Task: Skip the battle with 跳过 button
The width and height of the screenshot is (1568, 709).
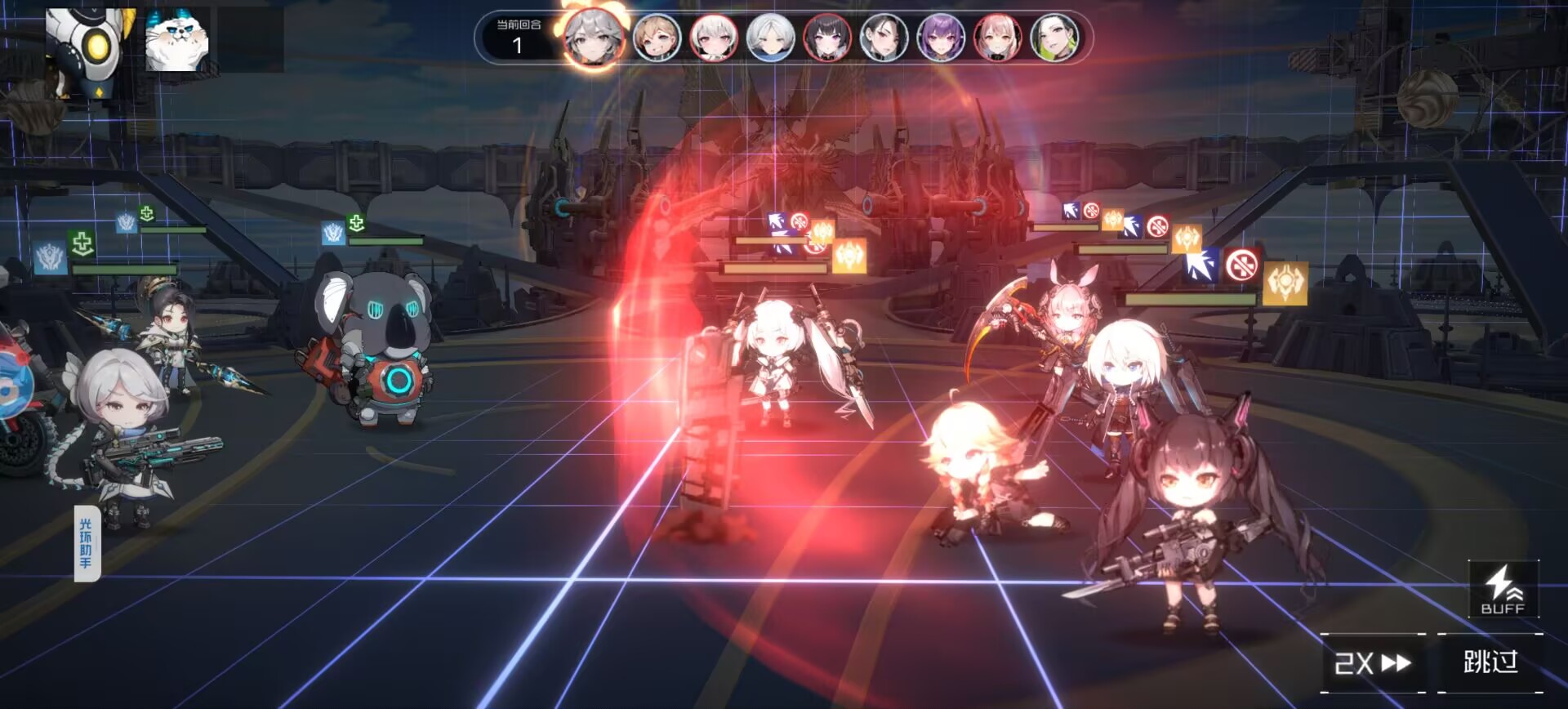Action: pos(1490,662)
